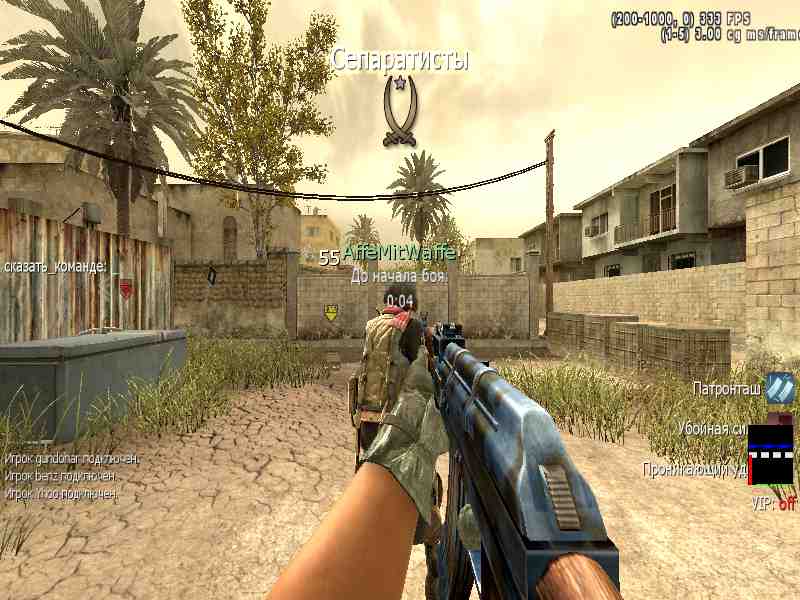Click the red shield objective marker
The height and width of the screenshot is (600, 800).
126,288
